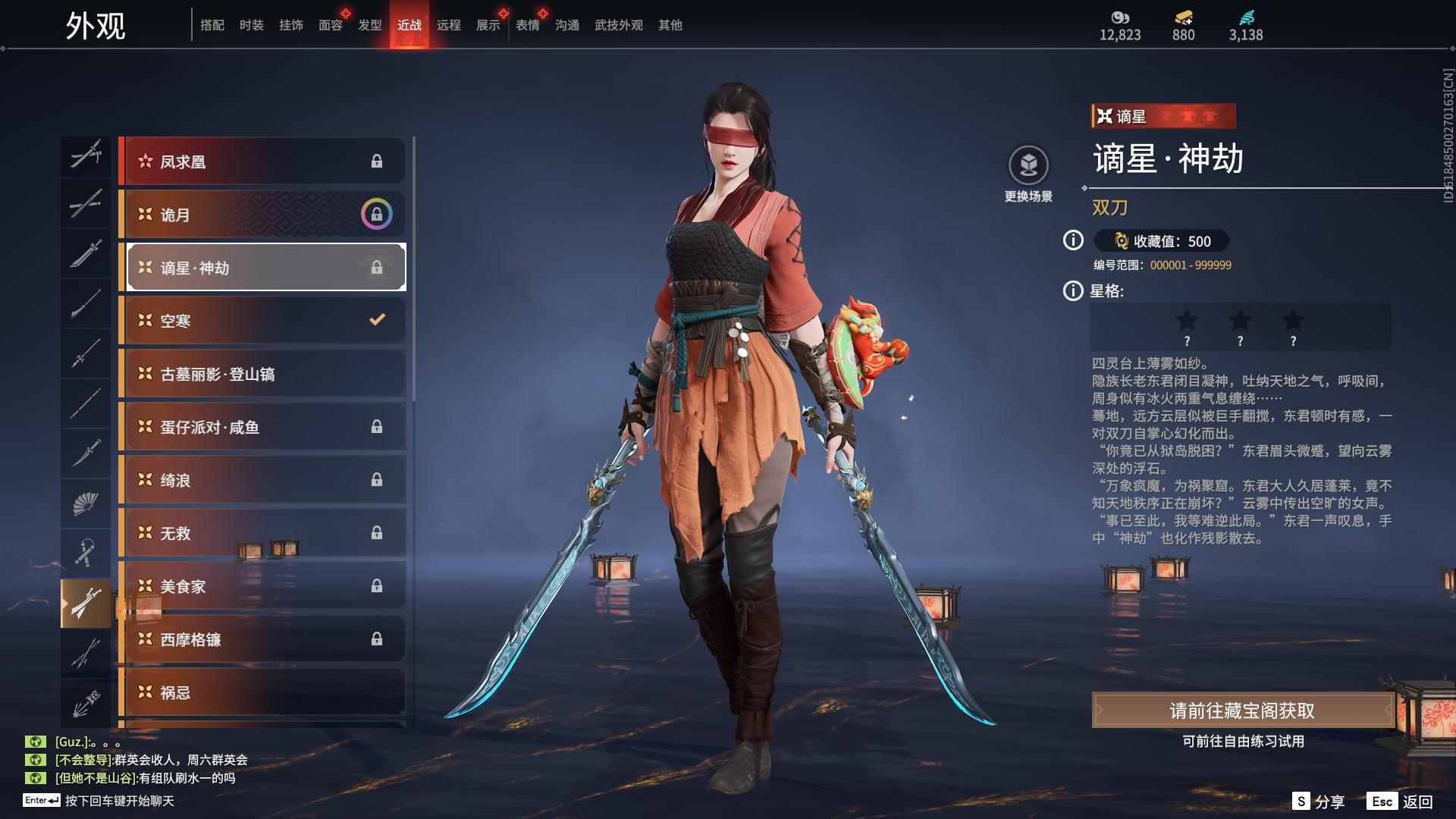Select the fan weapon category icon
This screenshot has height=819, width=1456.
point(86,504)
